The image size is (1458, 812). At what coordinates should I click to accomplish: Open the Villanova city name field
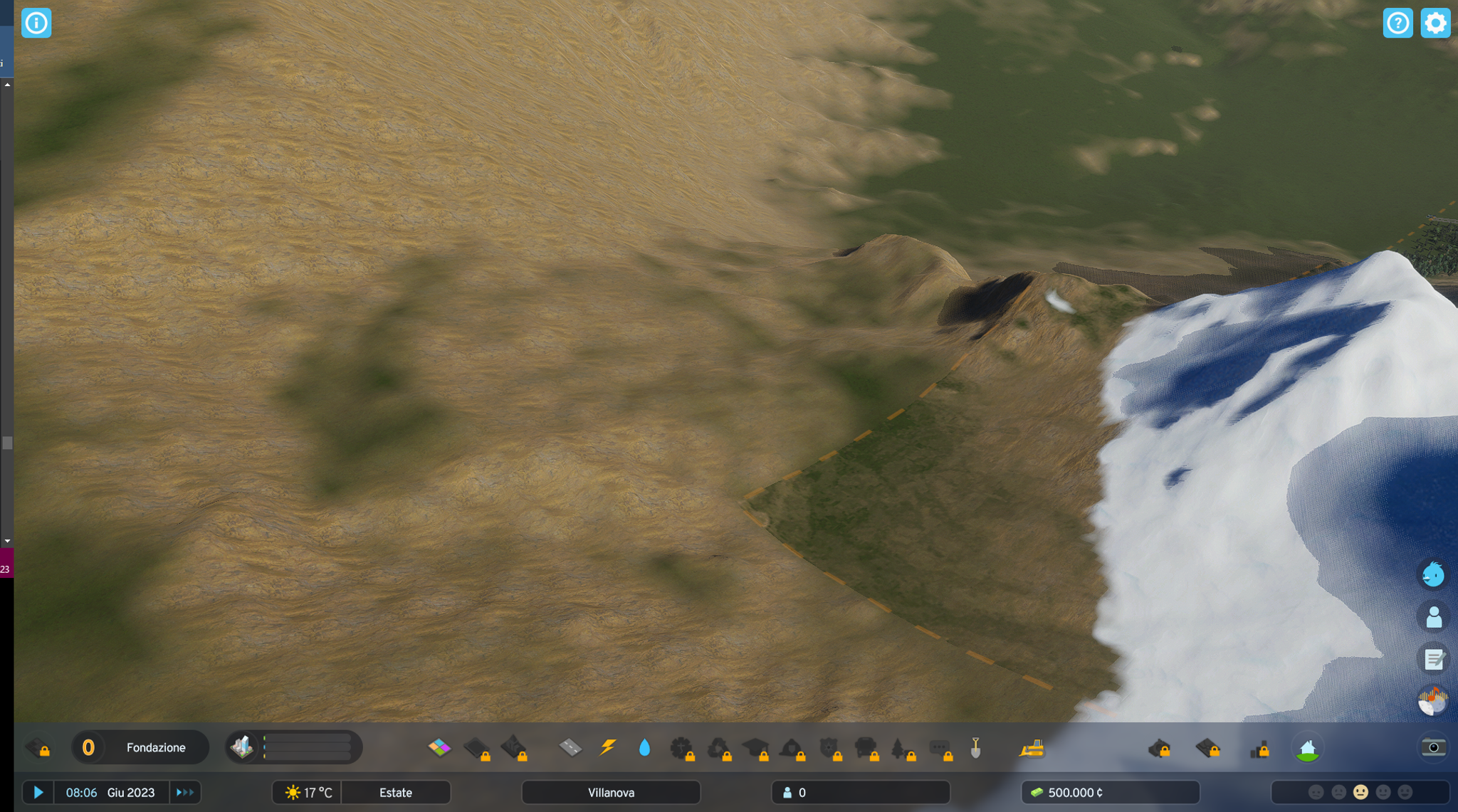tap(611, 792)
